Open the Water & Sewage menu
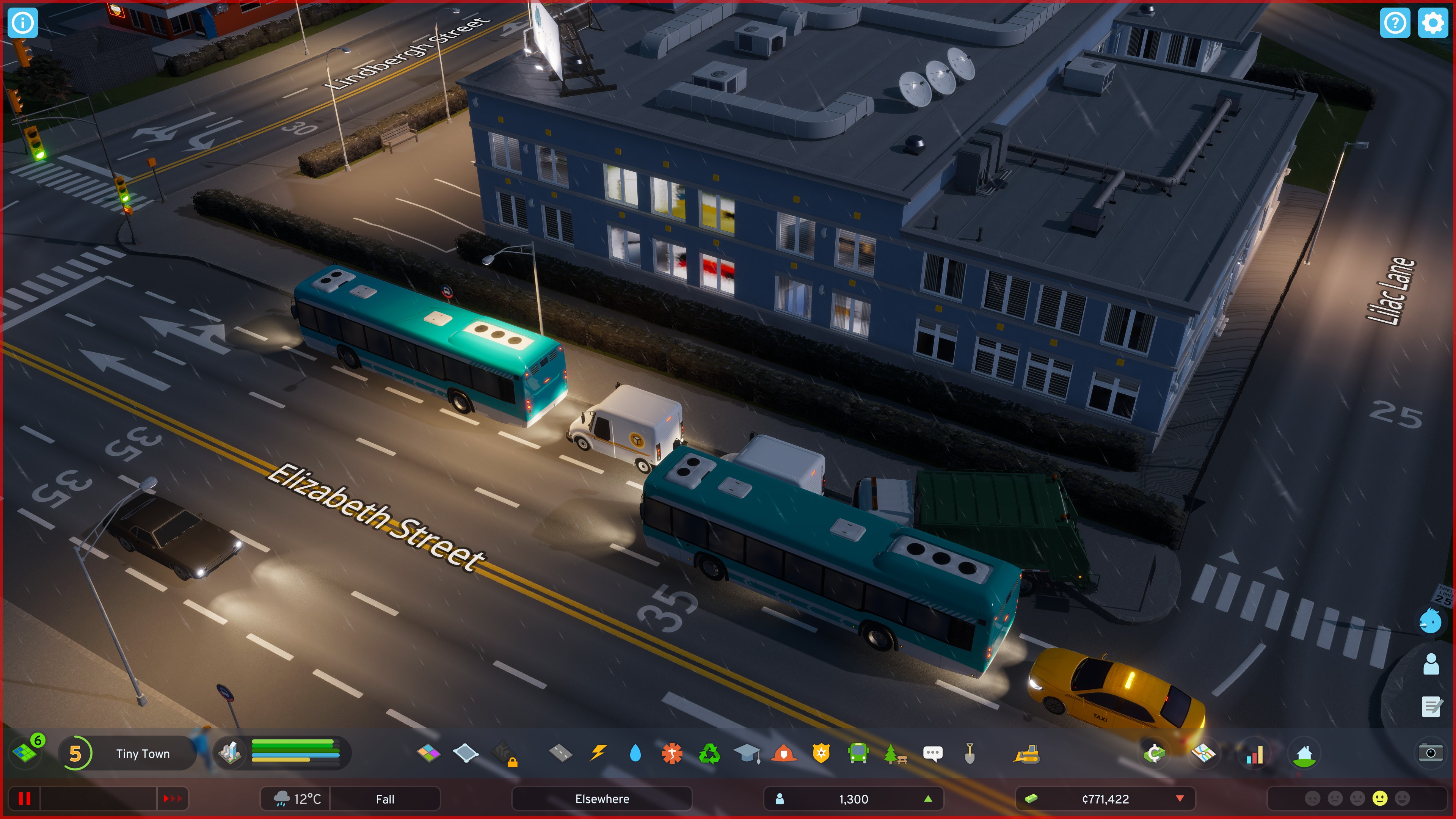This screenshot has width=1456, height=819. click(x=636, y=753)
